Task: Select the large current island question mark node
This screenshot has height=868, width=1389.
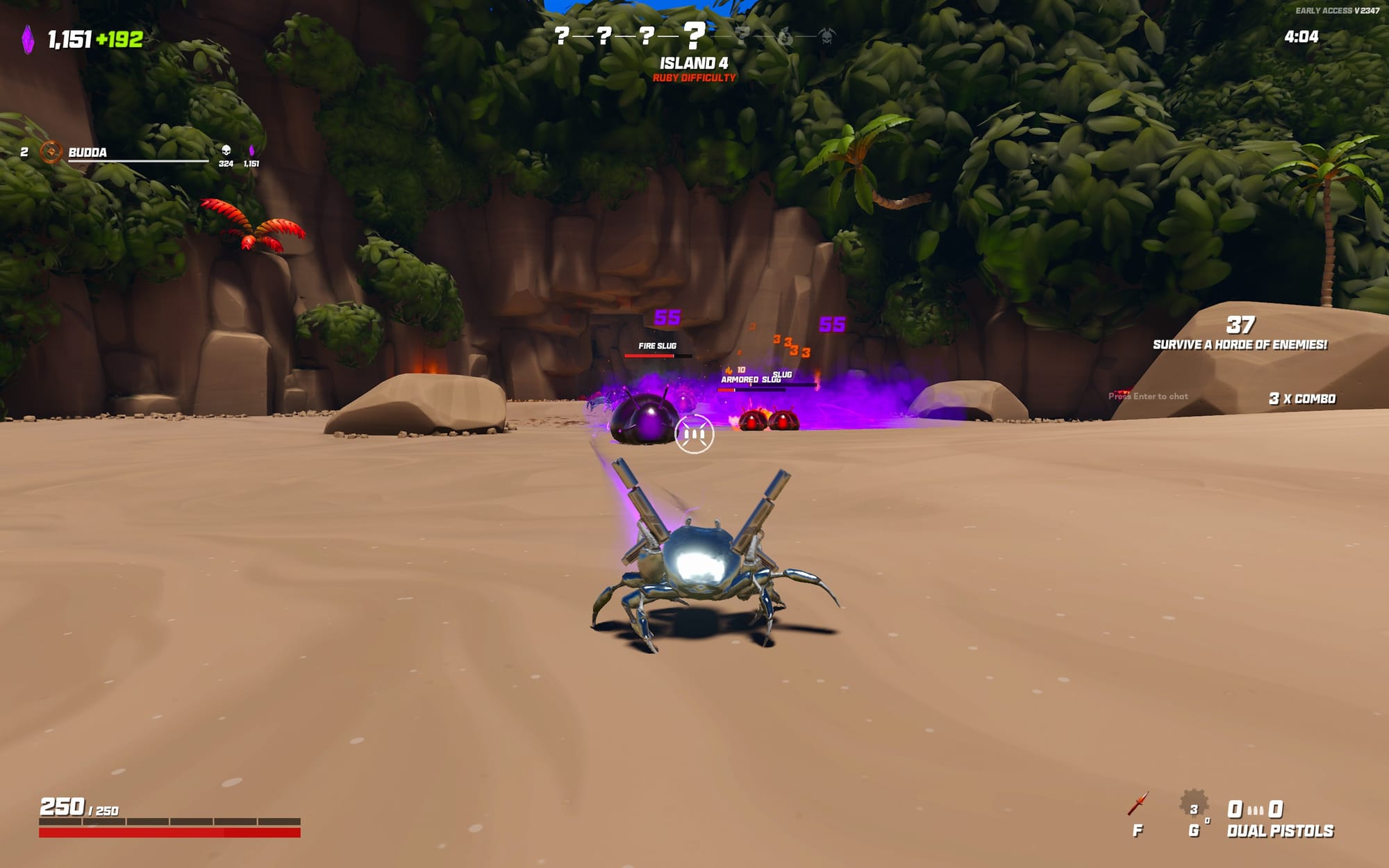Action: (x=694, y=34)
